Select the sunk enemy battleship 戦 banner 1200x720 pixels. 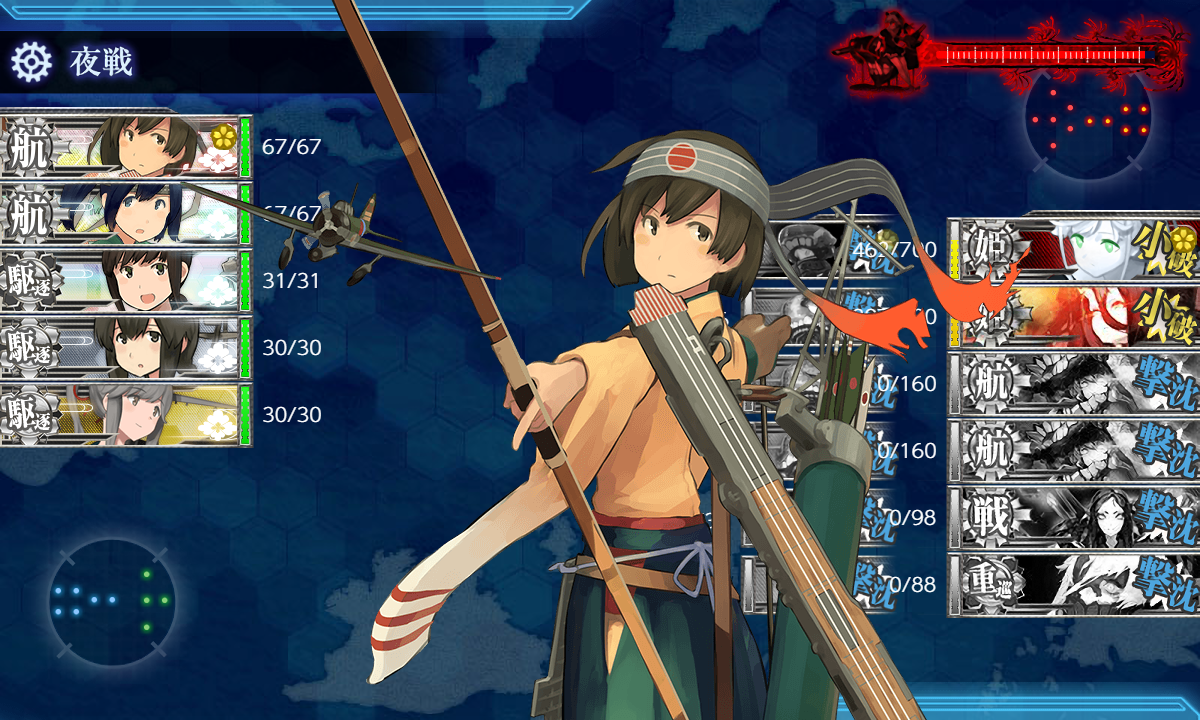(x=1073, y=518)
